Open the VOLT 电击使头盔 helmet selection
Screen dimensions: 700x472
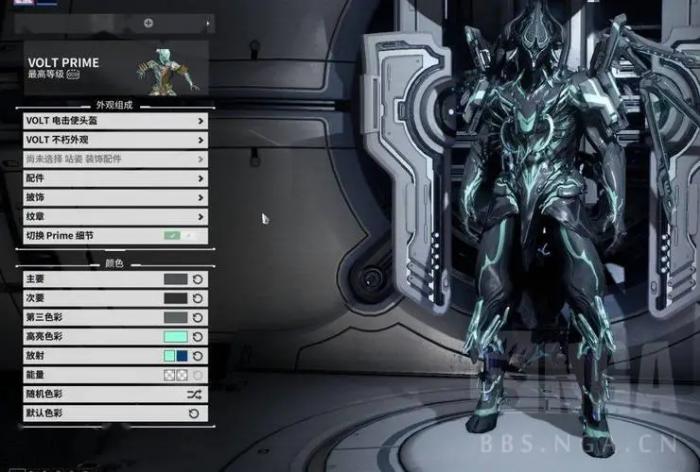(114, 121)
